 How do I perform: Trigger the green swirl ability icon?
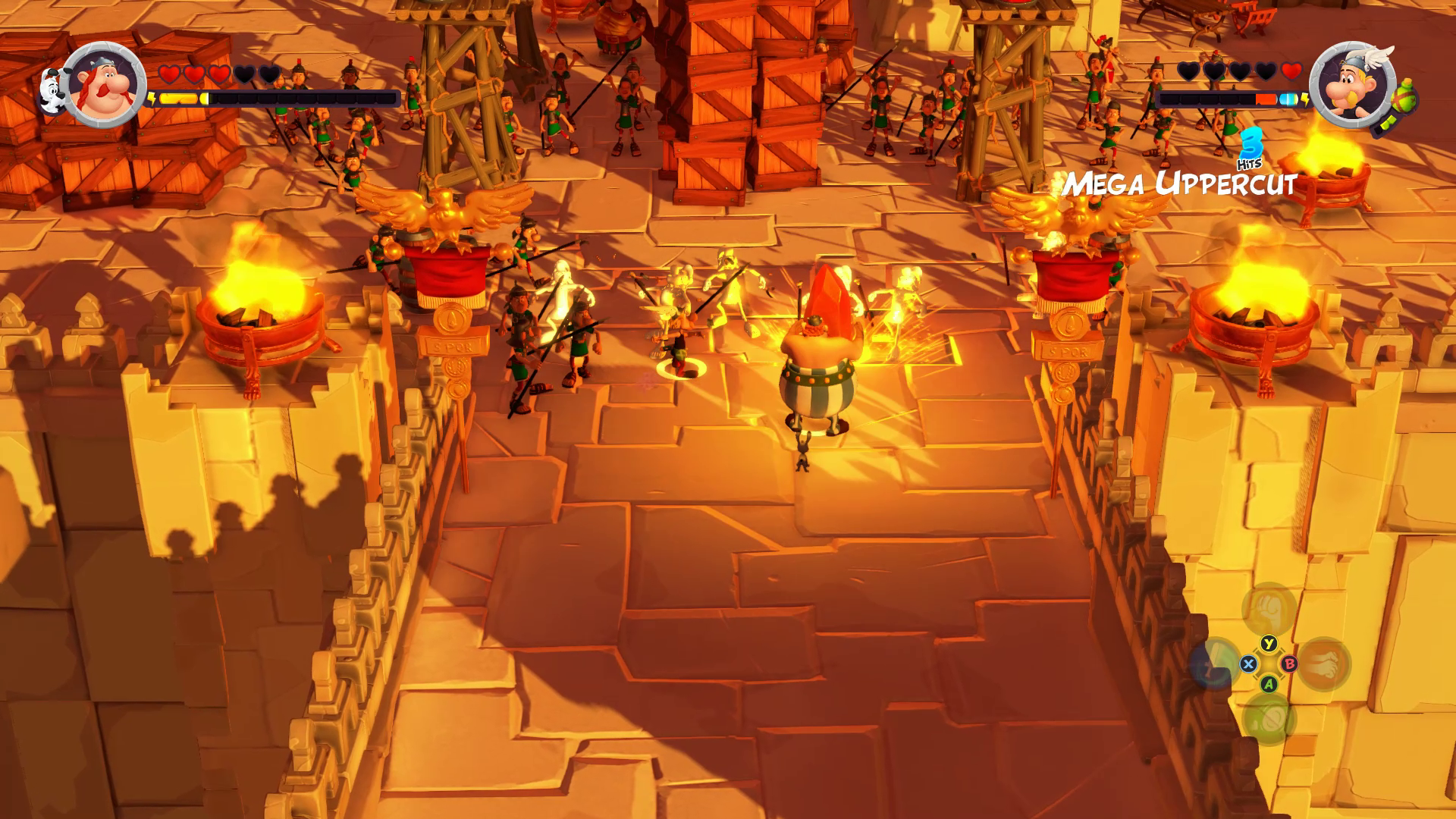[x=1268, y=719]
